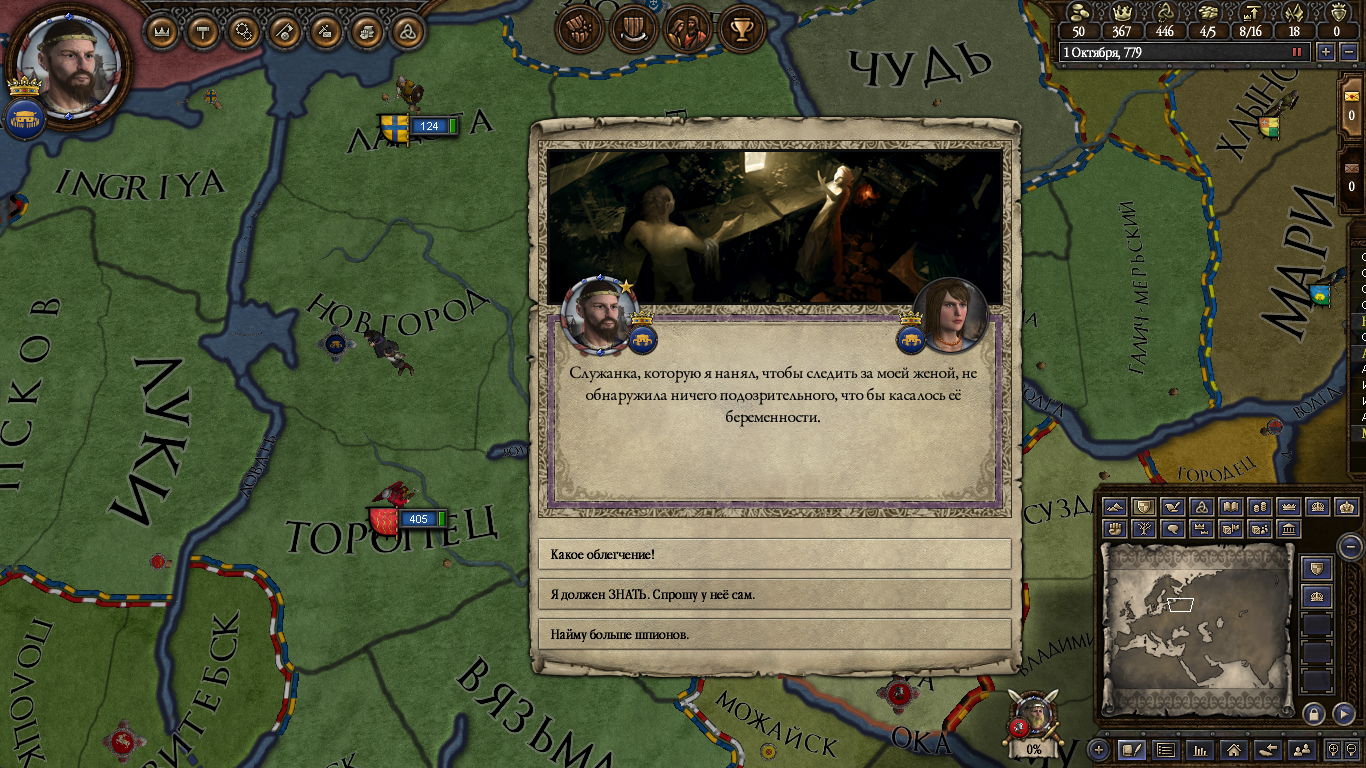
Task: Open the hammer tab in the top bar
Action: tap(204, 32)
